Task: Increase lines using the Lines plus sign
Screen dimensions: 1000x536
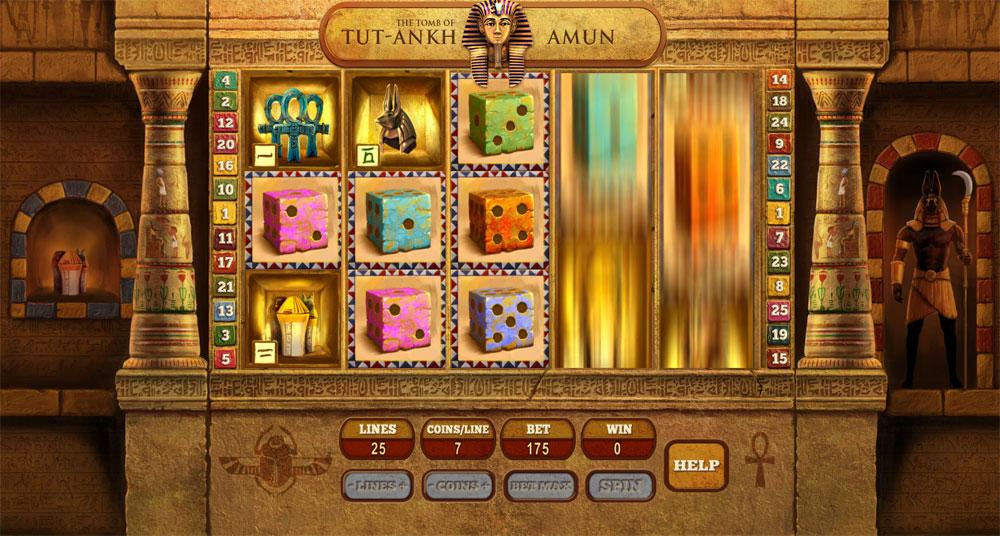Action: click(x=402, y=486)
